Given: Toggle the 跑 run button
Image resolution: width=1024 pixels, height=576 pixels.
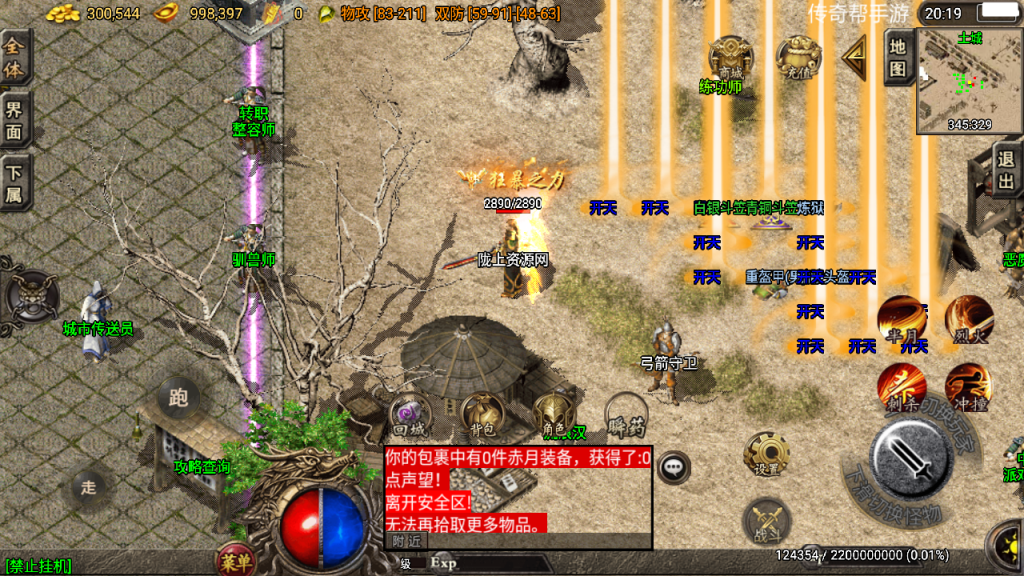Looking at the screenshot, I should pos(179,400).
